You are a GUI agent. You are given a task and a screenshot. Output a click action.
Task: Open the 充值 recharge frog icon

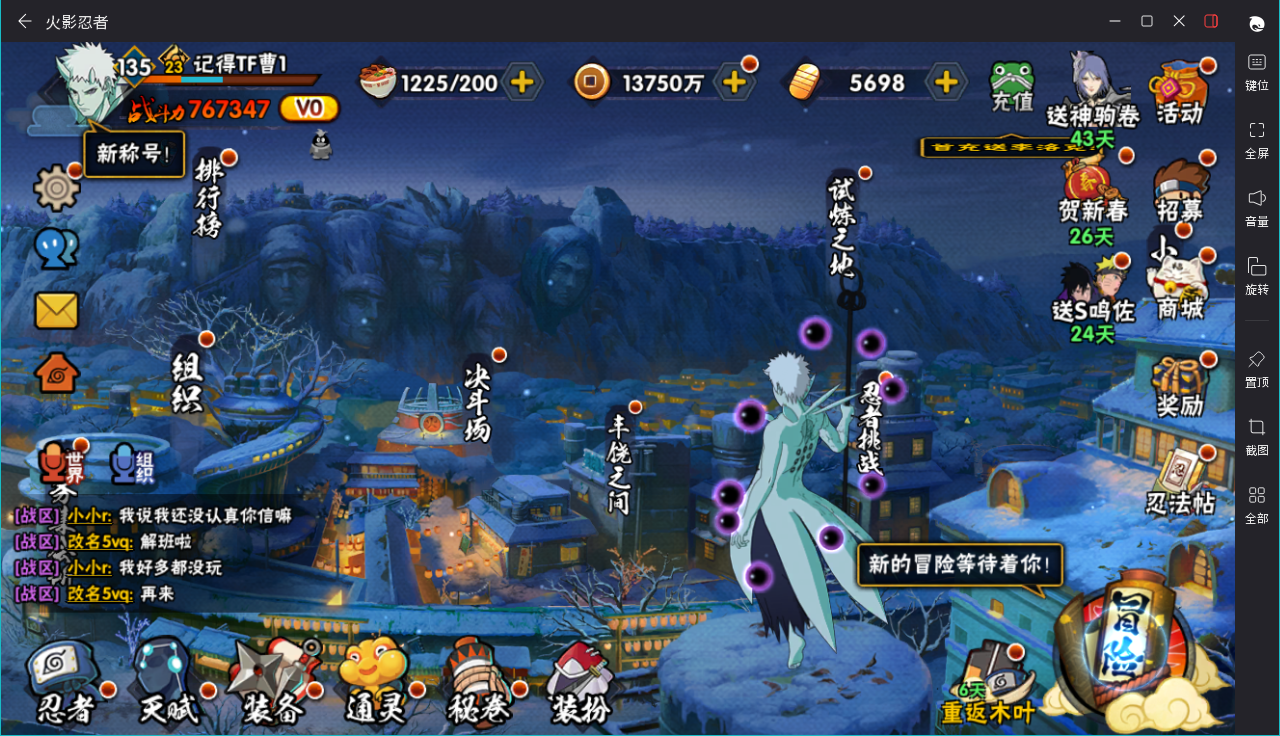1012,86
